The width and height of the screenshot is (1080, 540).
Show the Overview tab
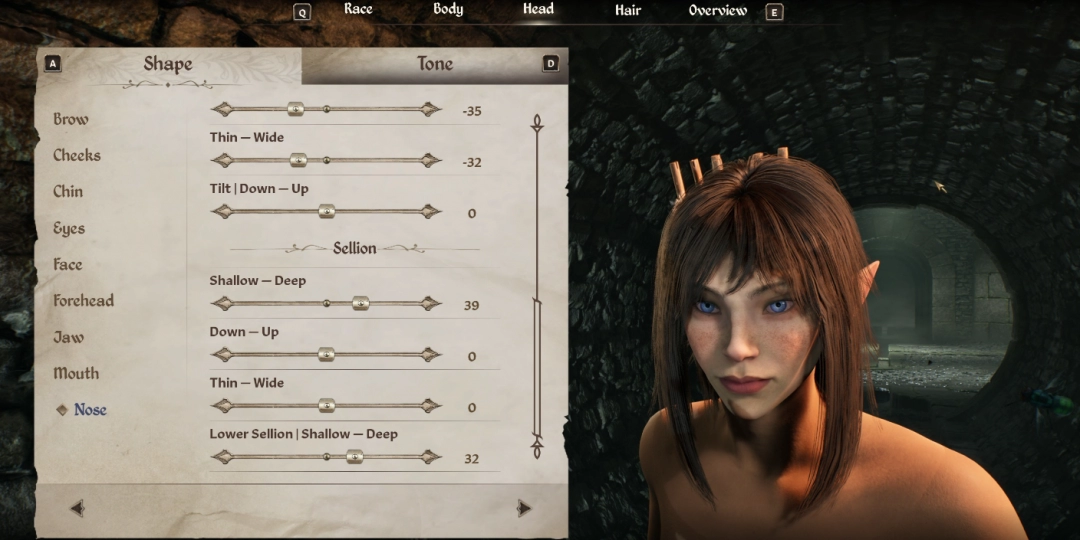click(717, 10)
